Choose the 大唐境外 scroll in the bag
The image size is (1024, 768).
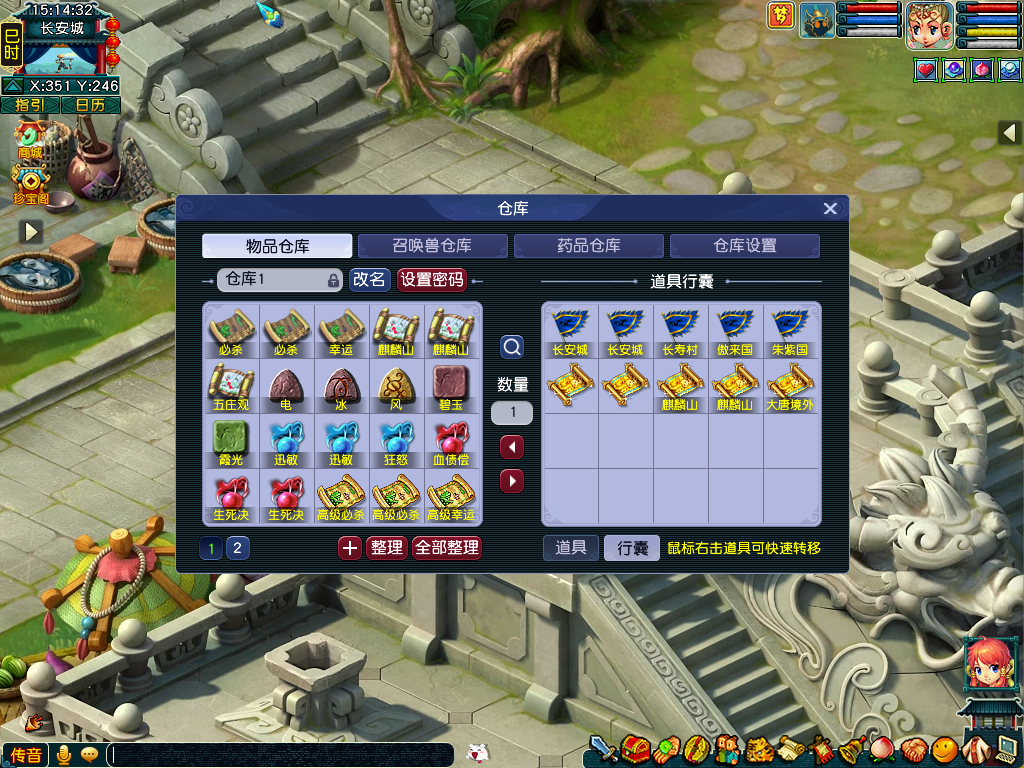(x=790, y=387)
